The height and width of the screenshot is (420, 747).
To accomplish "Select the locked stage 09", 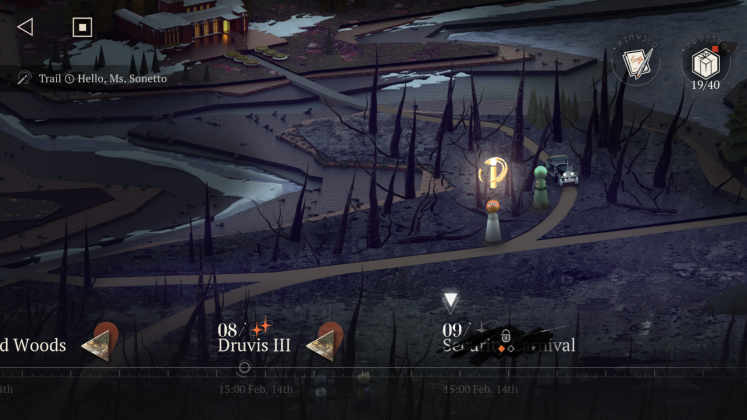I will point(506,340).
